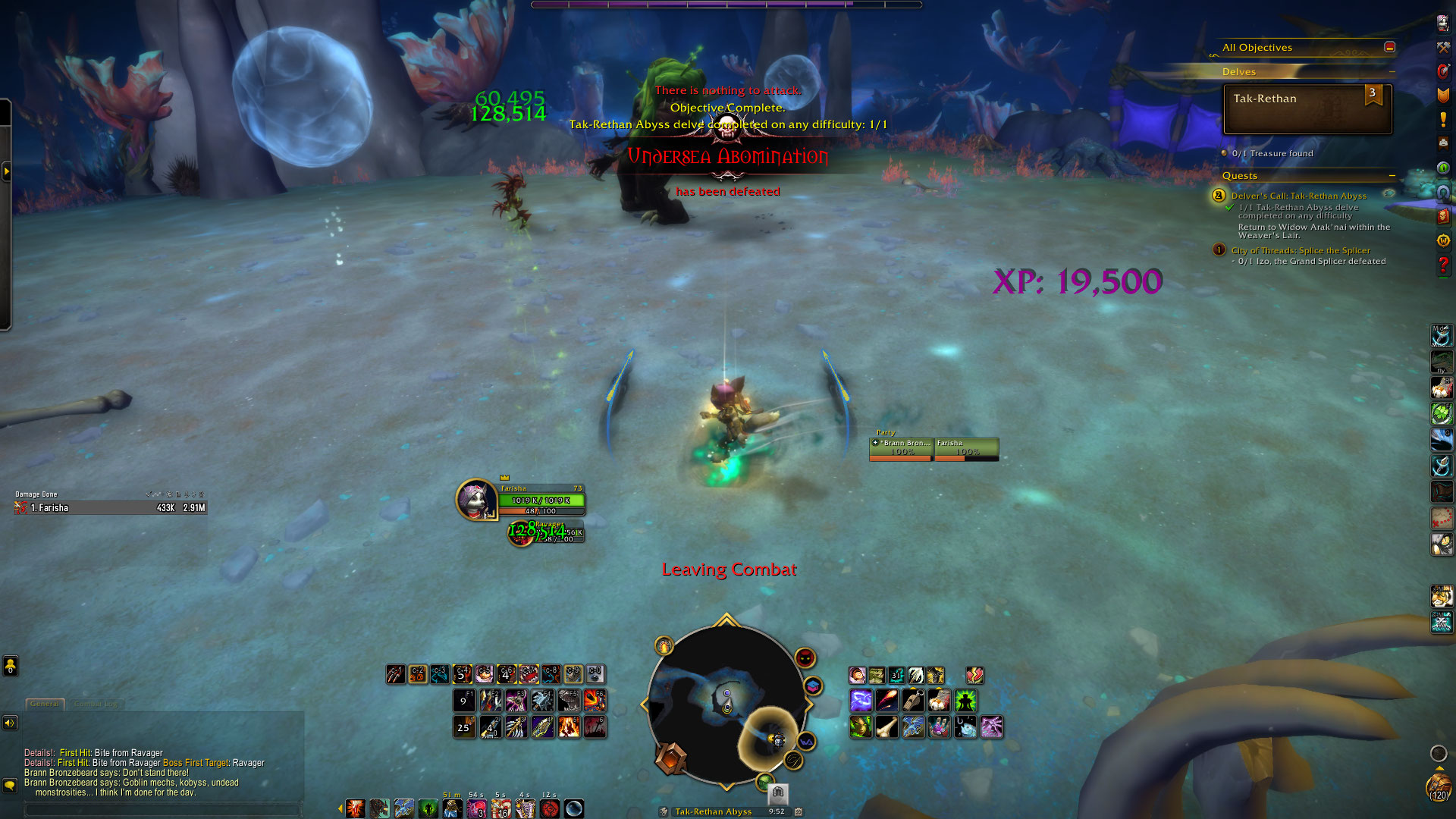
Task: Switch to the General chat tab
Action: tap(45, 704)
